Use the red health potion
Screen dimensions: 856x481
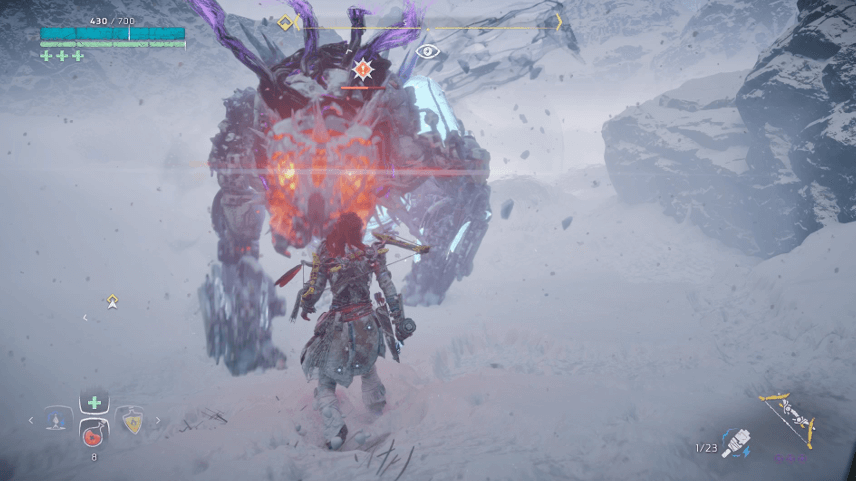coord(94,435)
